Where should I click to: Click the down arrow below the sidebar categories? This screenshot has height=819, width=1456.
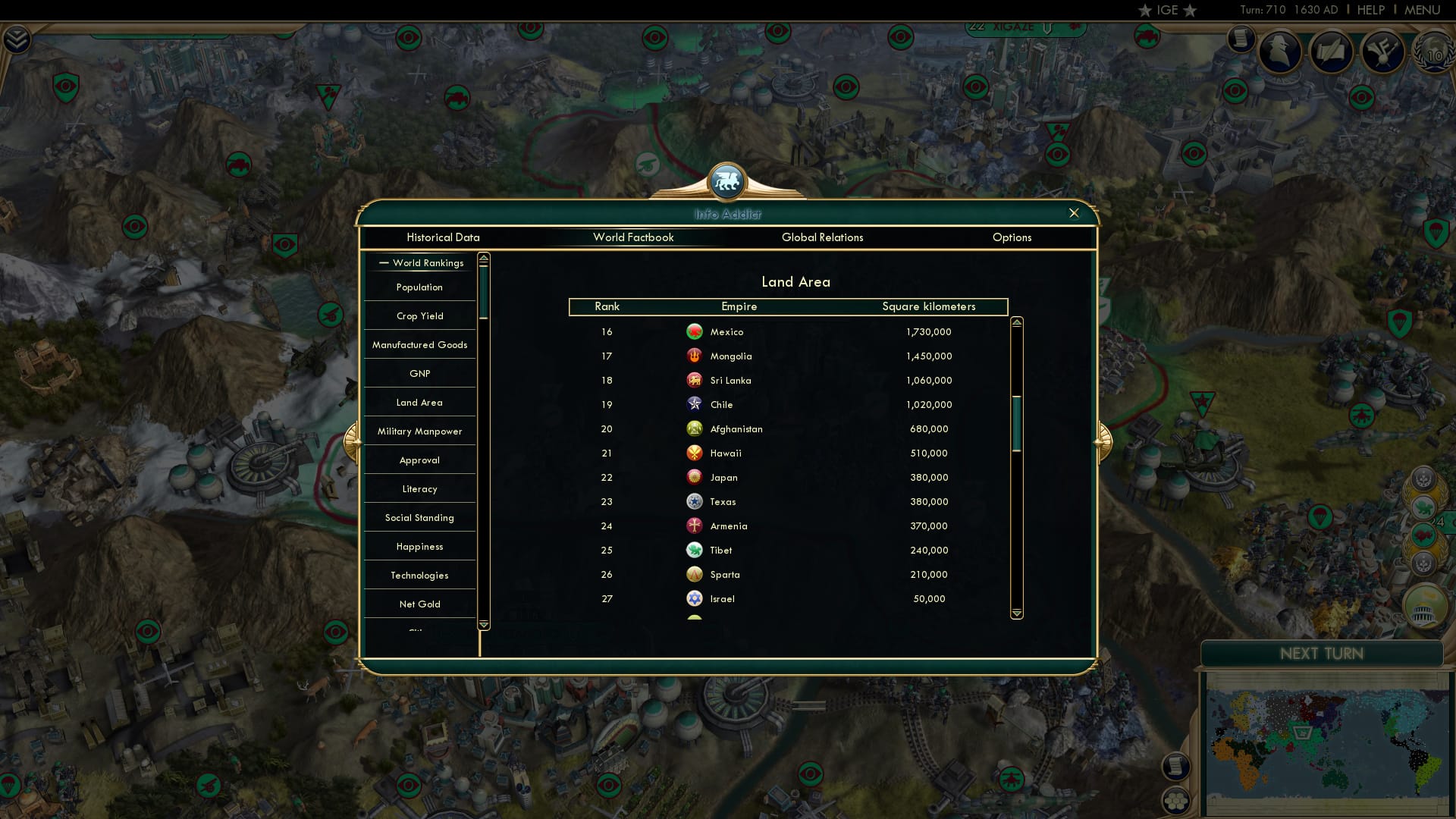[x=483, y=625]
